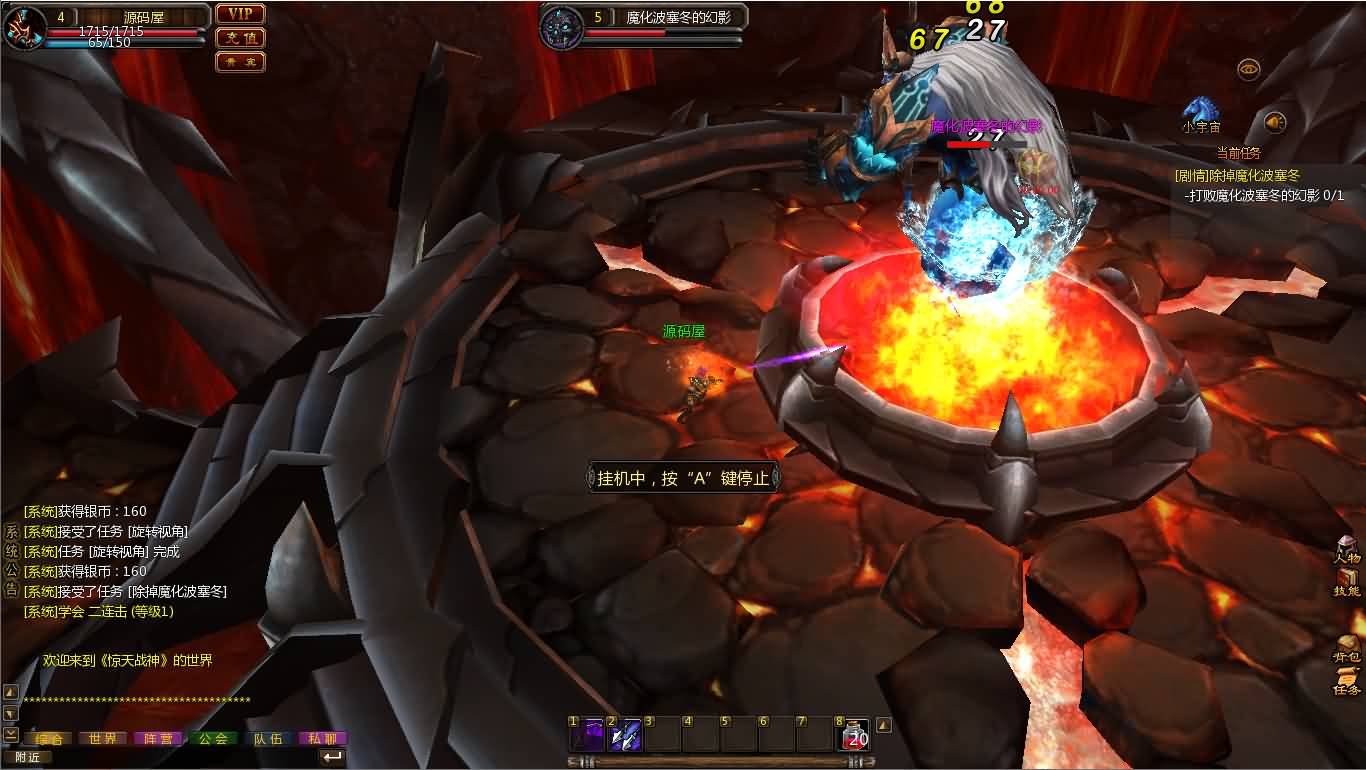Viewport: 1366px width, 770px height.
Task: Collapse the 当前任务 quest tracker
Action: point(1238,153)
